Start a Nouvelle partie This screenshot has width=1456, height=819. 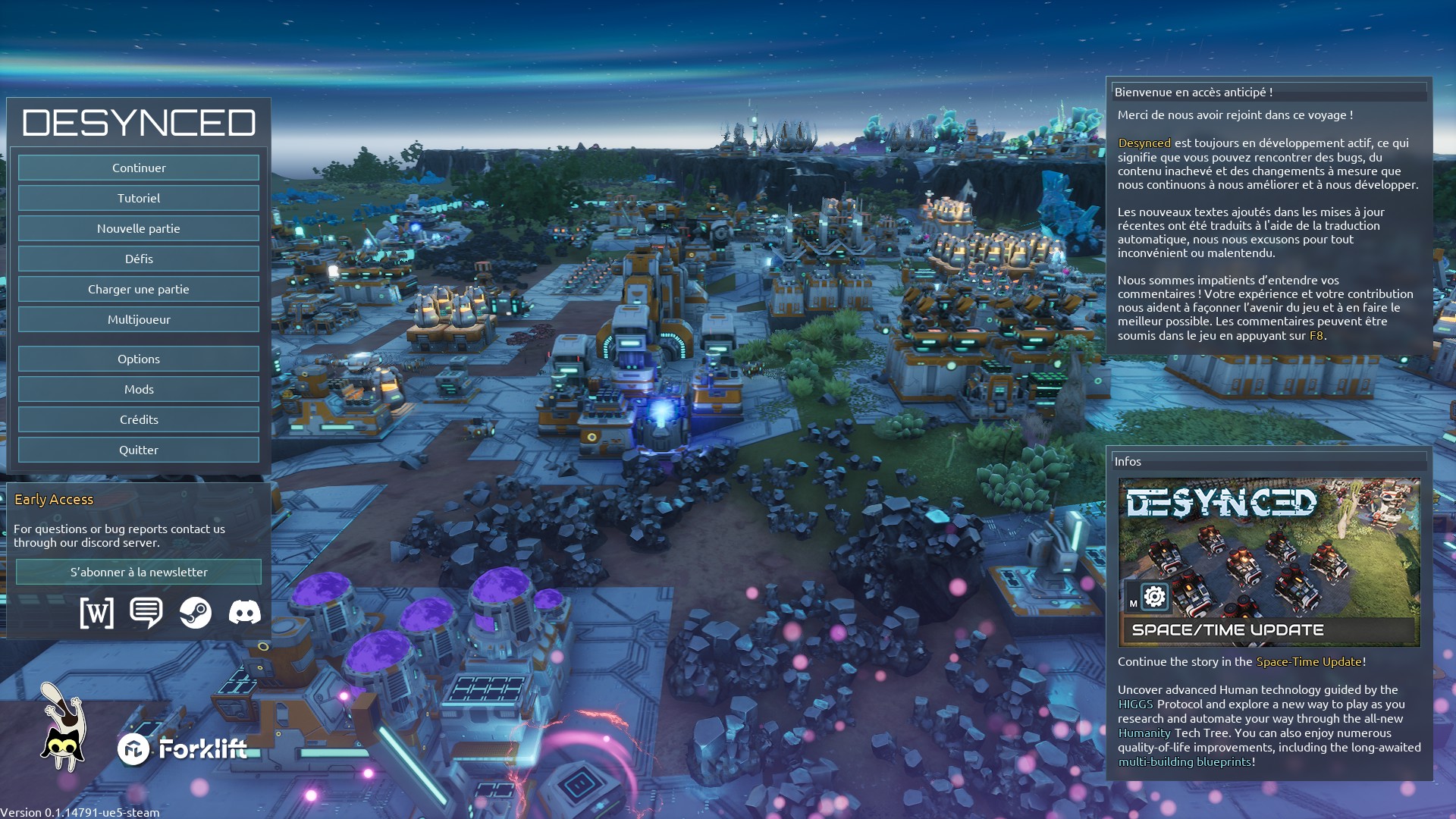139,228
